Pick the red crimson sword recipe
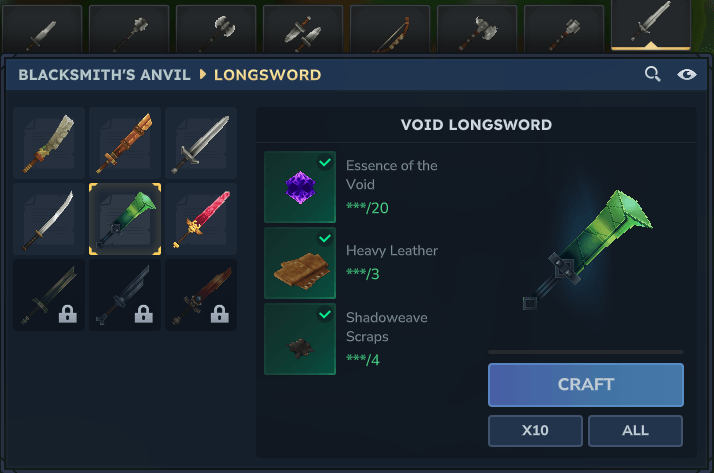 coord(201,219)
